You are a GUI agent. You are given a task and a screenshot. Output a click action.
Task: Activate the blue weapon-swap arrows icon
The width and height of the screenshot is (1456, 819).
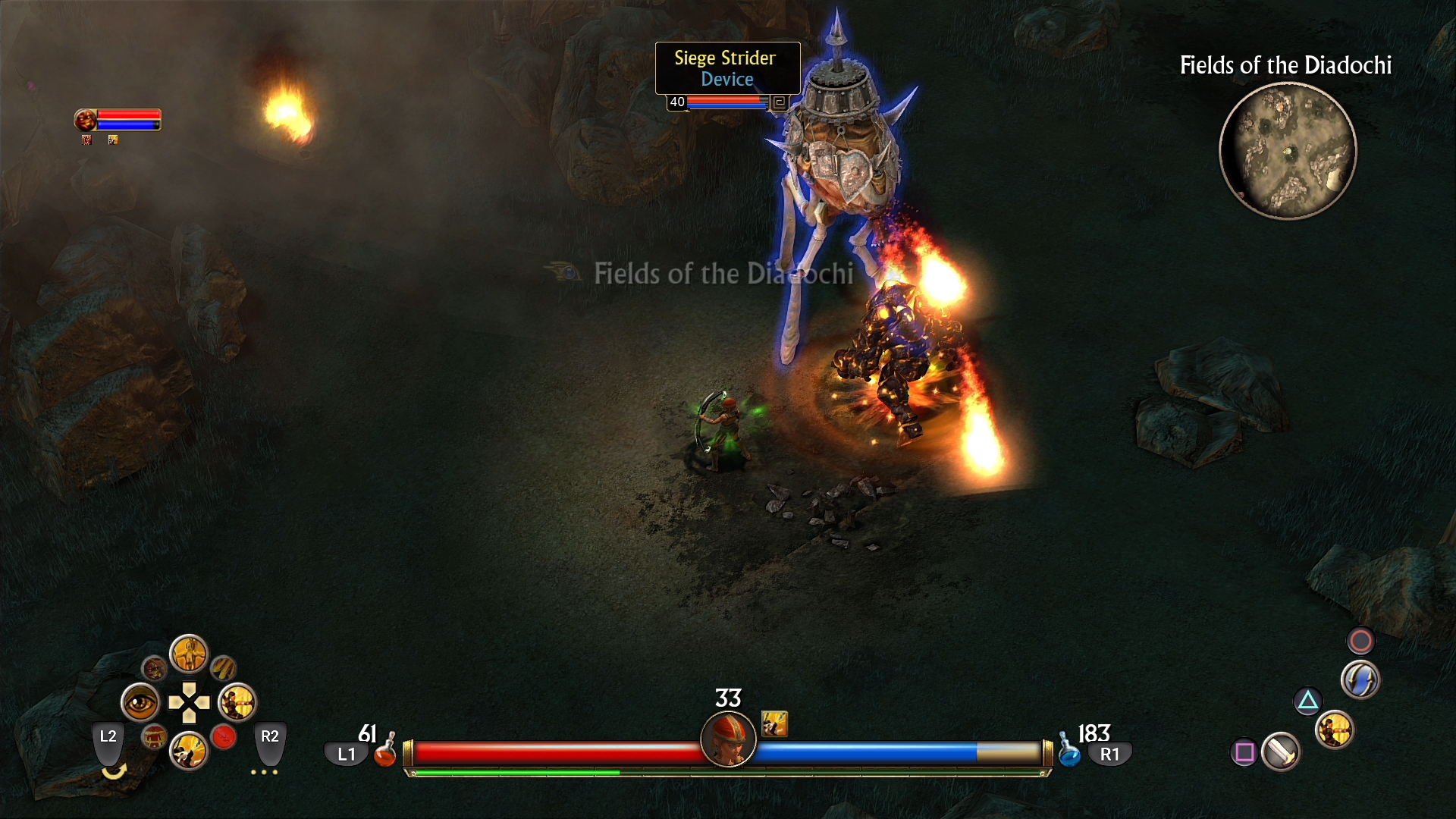[1360, 679]
